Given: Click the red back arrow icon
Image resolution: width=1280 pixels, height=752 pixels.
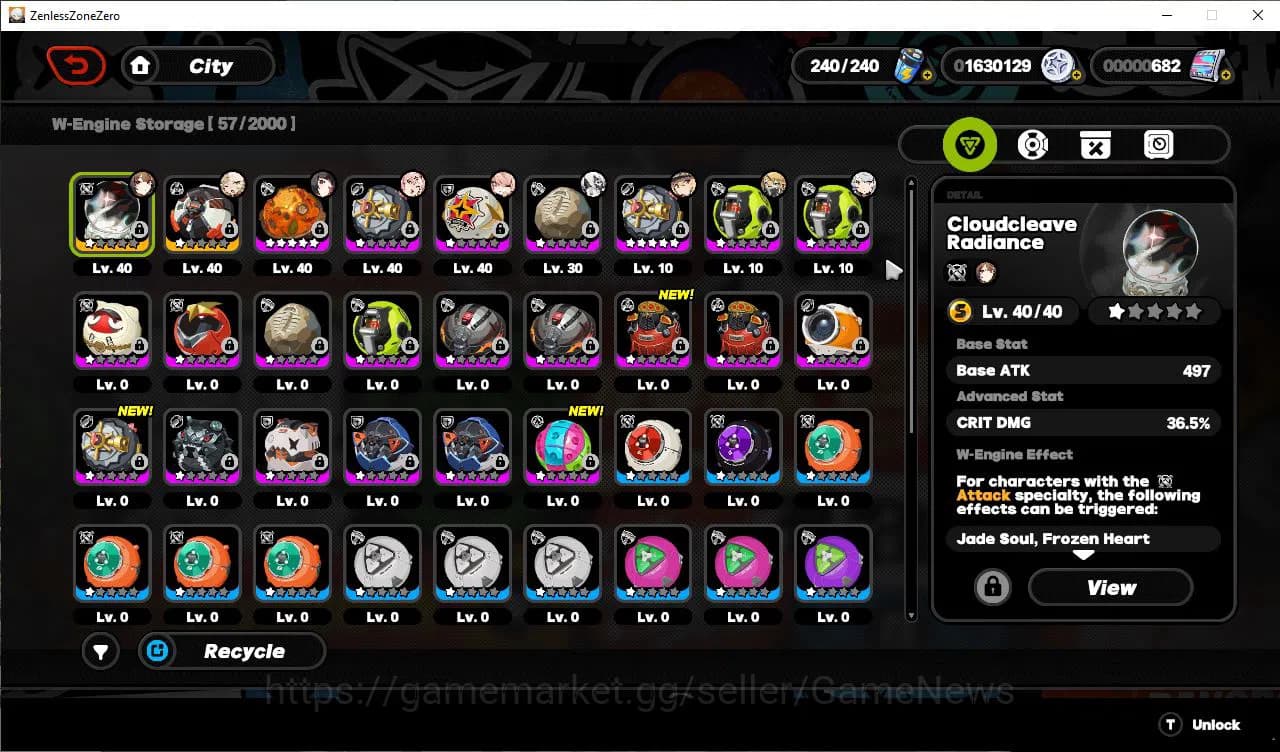Looking at the screenshot, I should point(76,65).
